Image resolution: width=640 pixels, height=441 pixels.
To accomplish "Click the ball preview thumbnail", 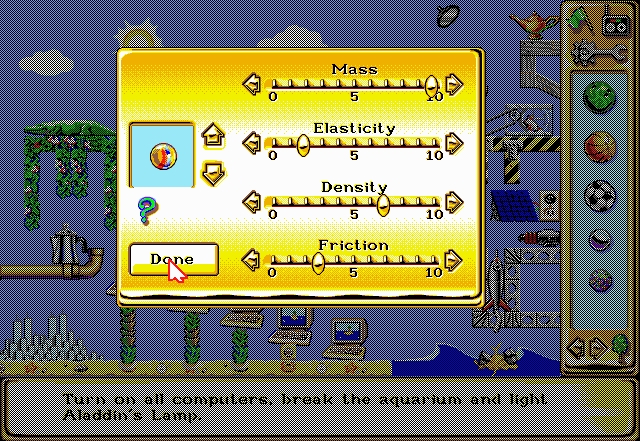I will pos(162,155).
